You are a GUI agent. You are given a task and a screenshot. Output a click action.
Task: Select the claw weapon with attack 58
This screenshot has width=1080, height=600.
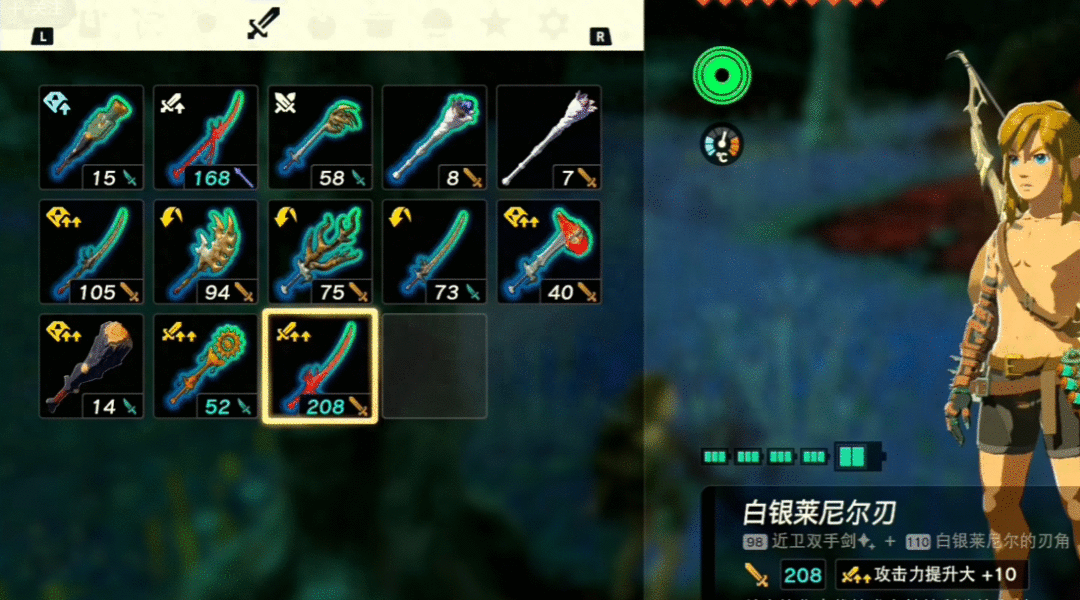point(320,138)
